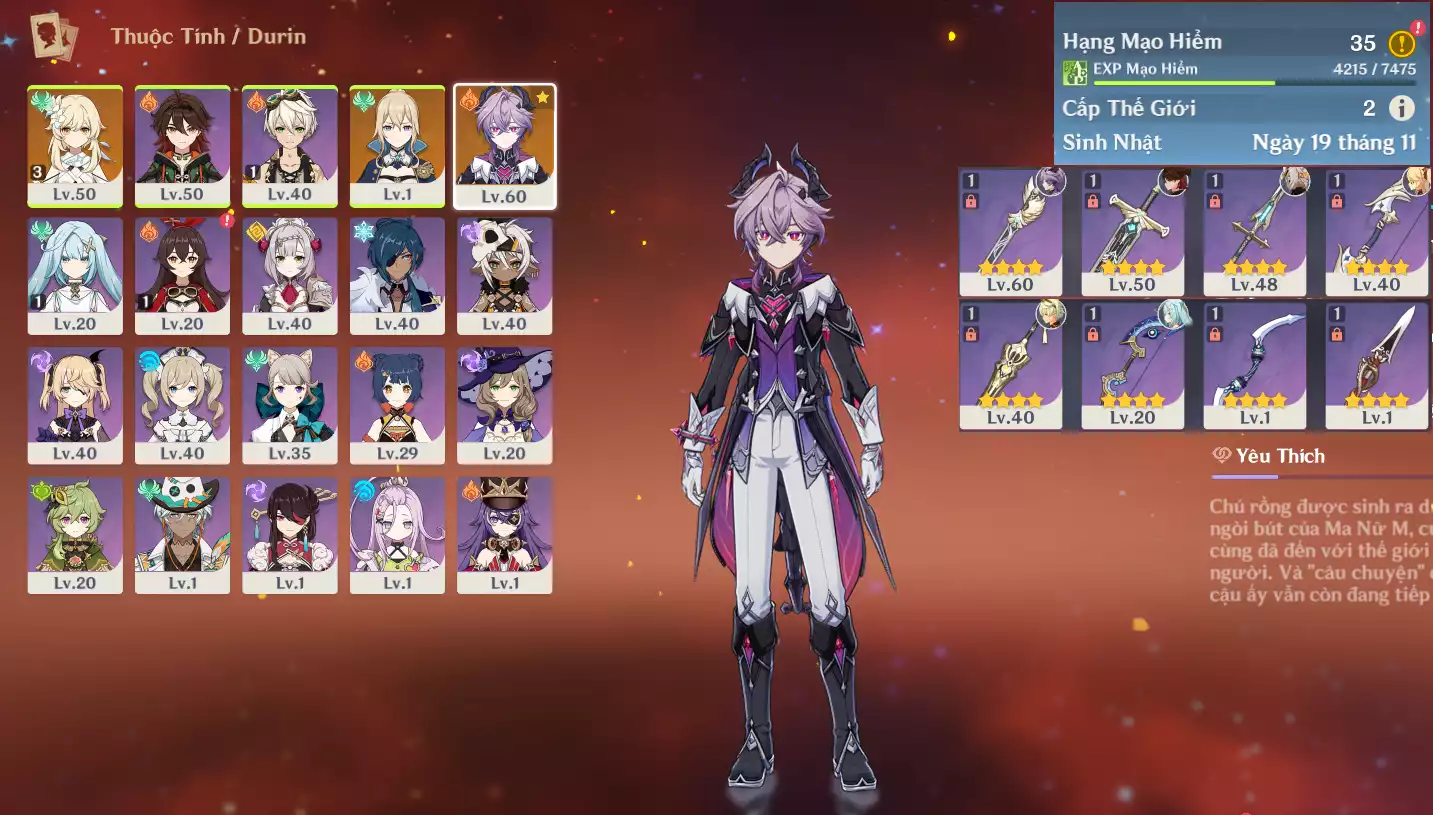Pick Amber's card with the red alert
The width and height of the screenshot is (1433, 815).
point(182,275)
